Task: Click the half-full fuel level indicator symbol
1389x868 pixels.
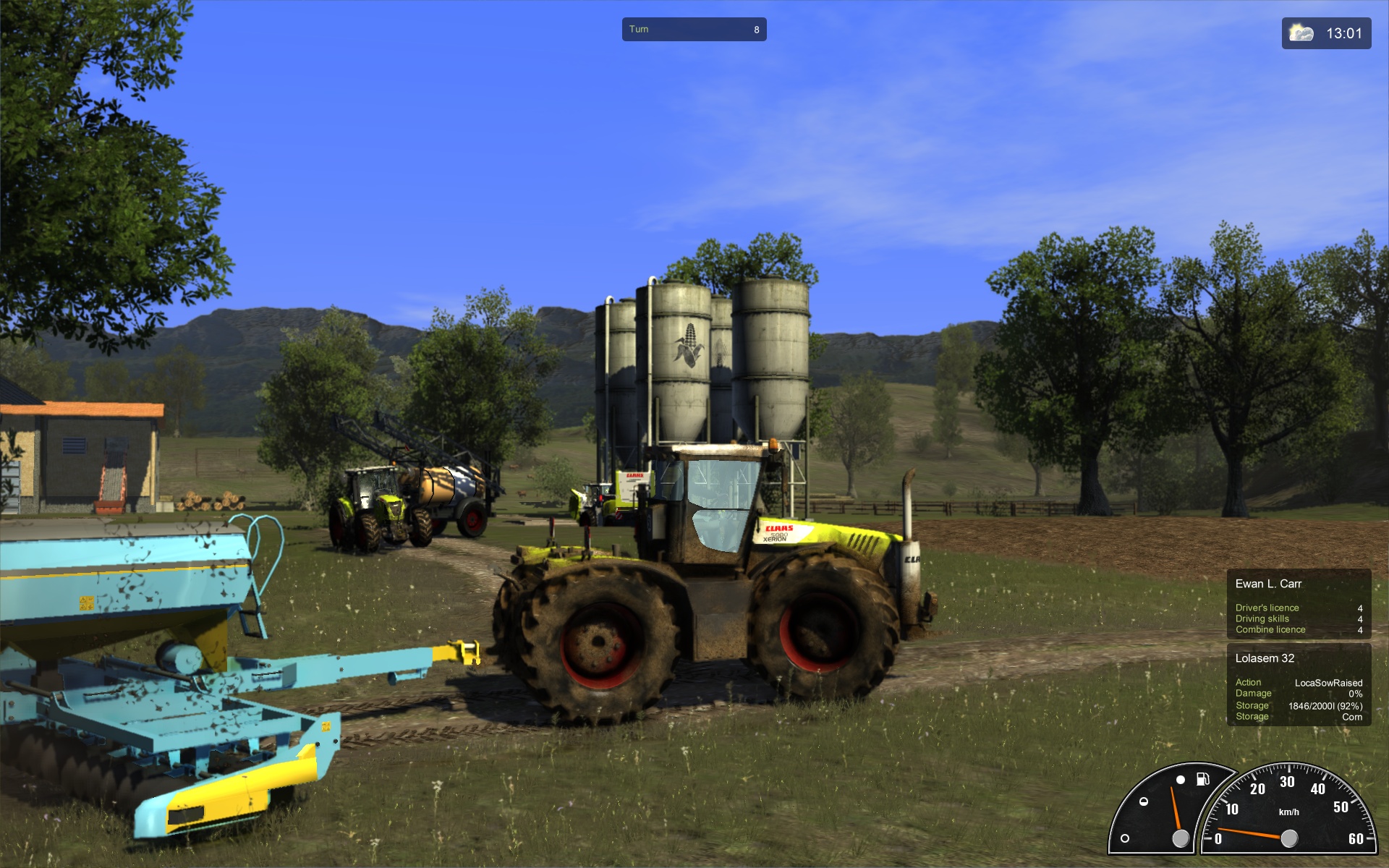Action: coord(1144,801)
